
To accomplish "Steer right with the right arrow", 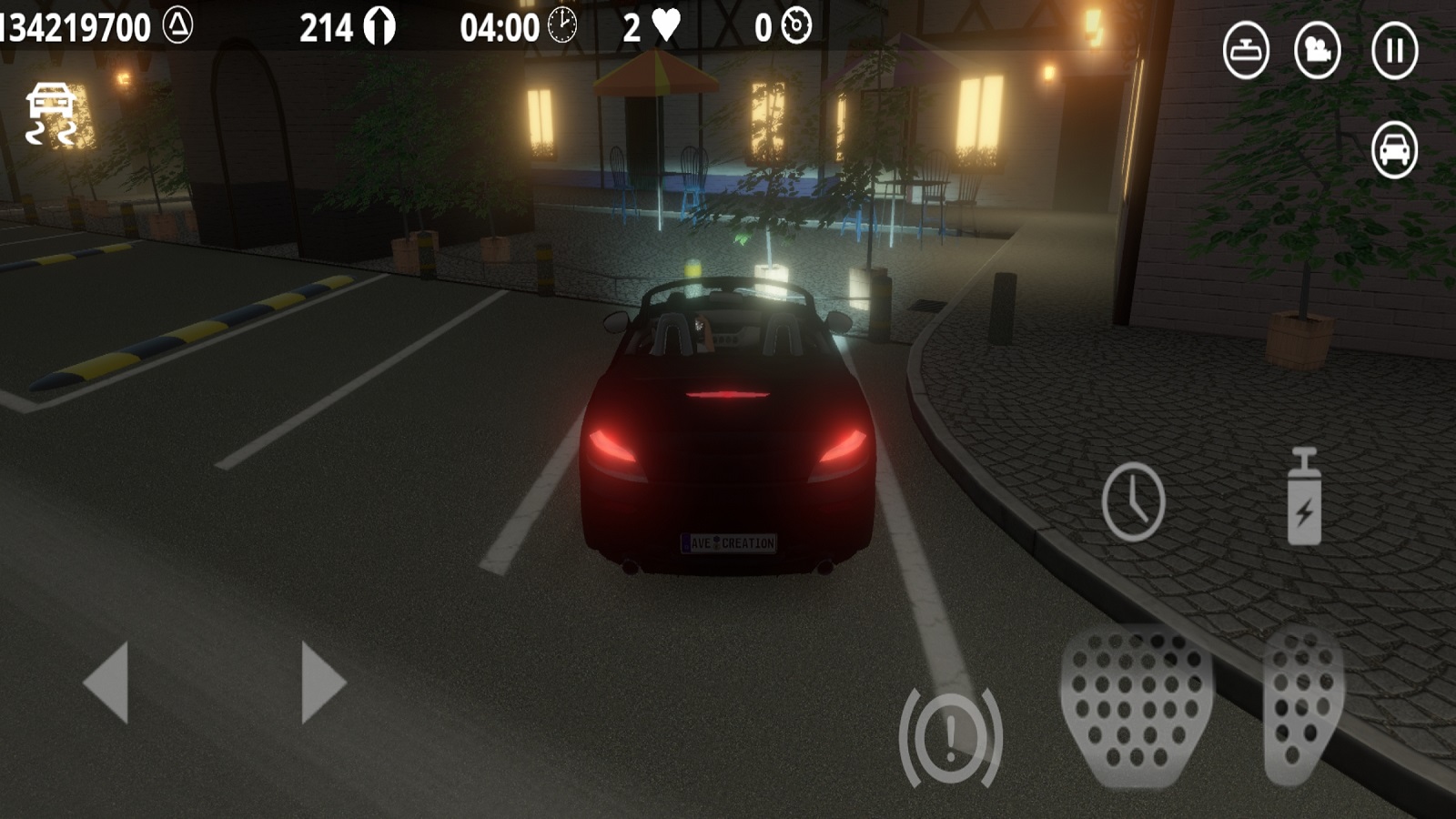I will point(323,682).
